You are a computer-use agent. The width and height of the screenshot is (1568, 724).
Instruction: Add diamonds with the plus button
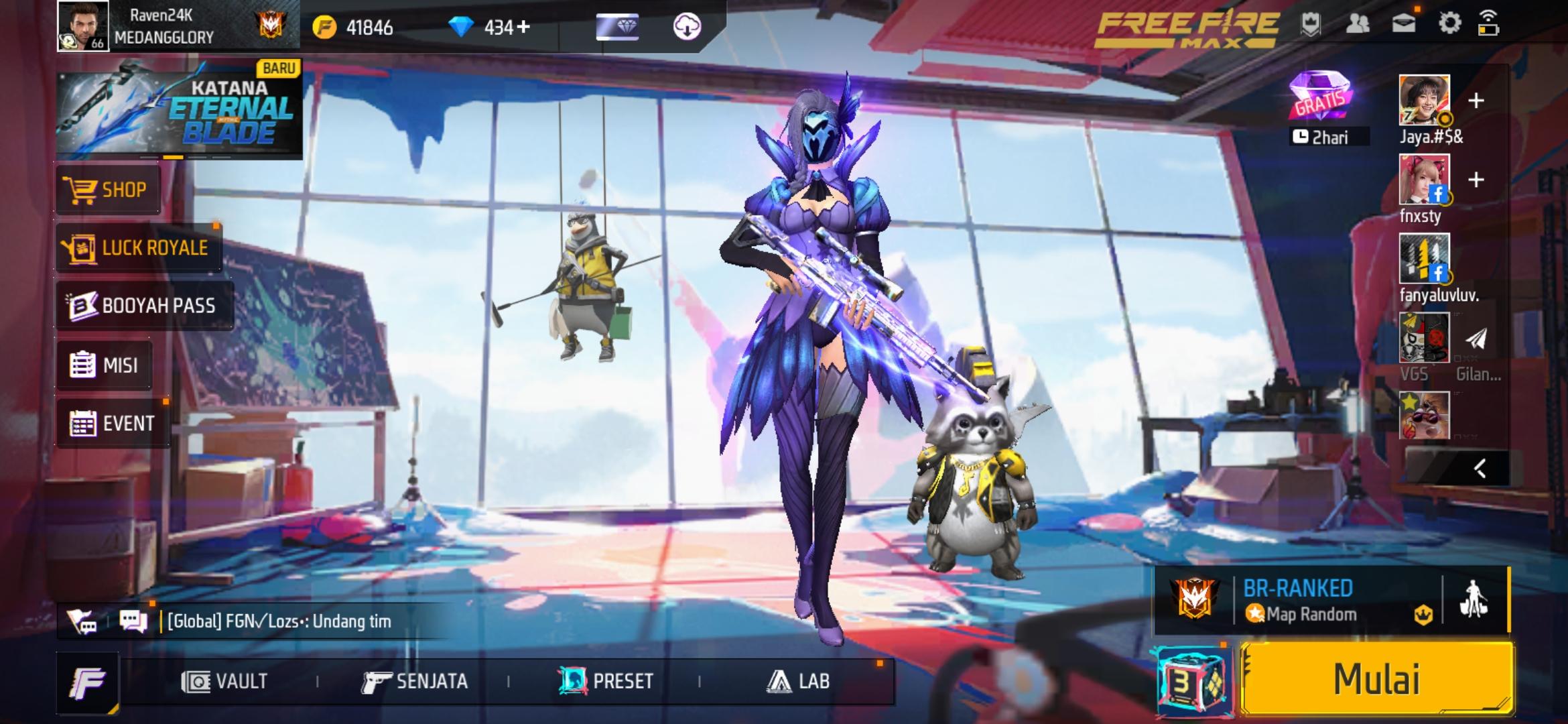click(523, 27)
